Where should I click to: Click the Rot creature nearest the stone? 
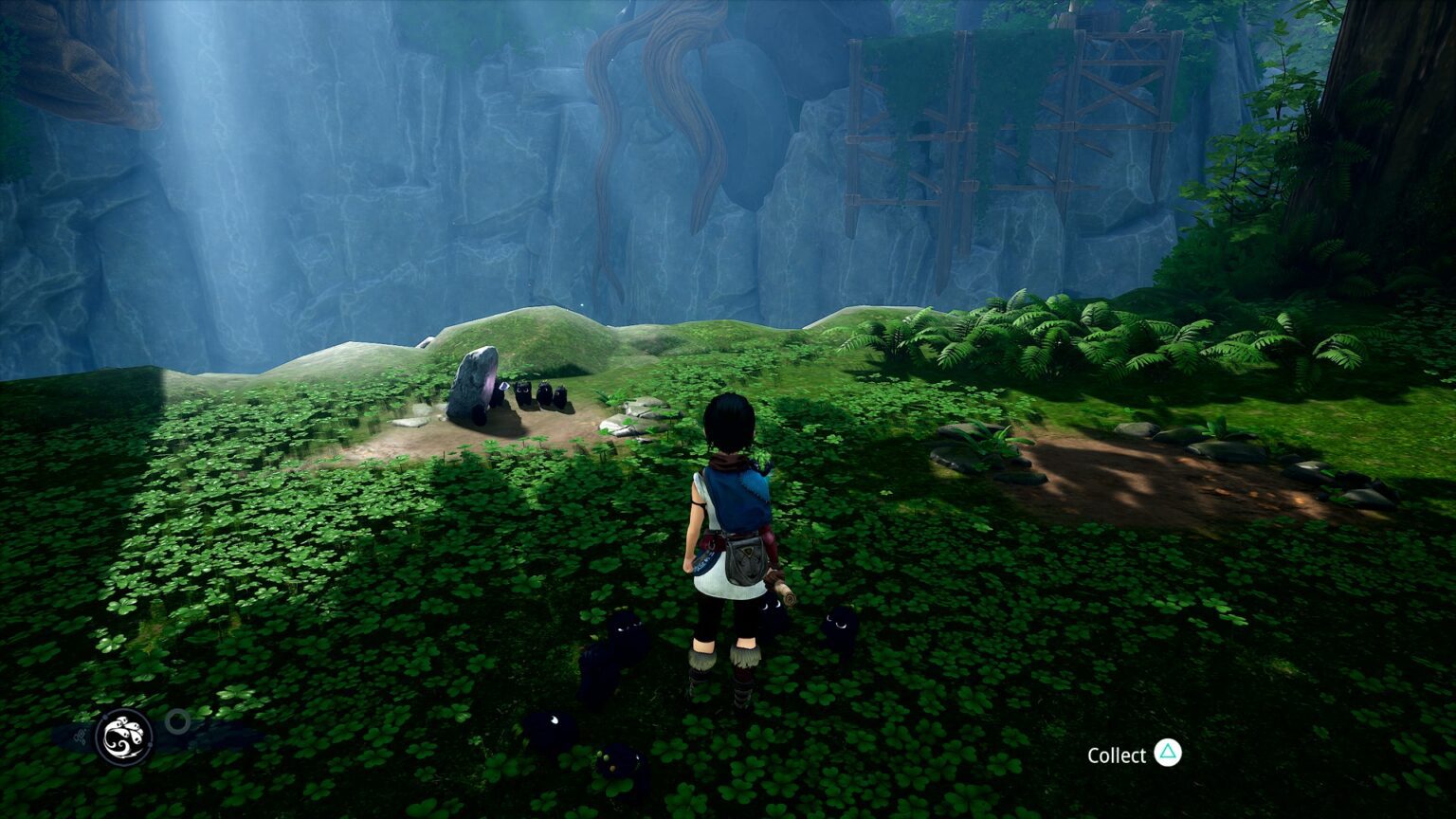pos(500,393)
